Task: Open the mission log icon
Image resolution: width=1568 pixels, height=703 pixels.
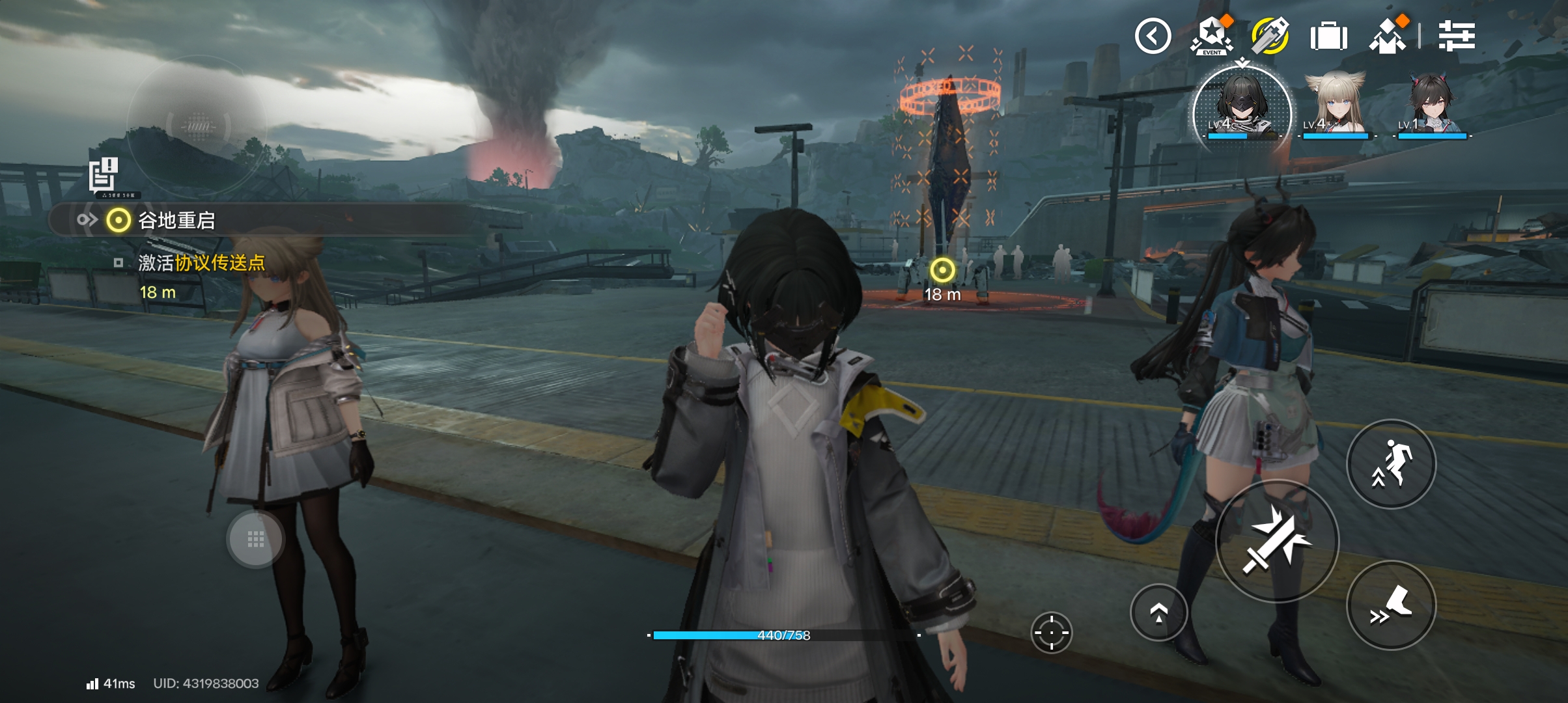Action: tap(104, 174)
